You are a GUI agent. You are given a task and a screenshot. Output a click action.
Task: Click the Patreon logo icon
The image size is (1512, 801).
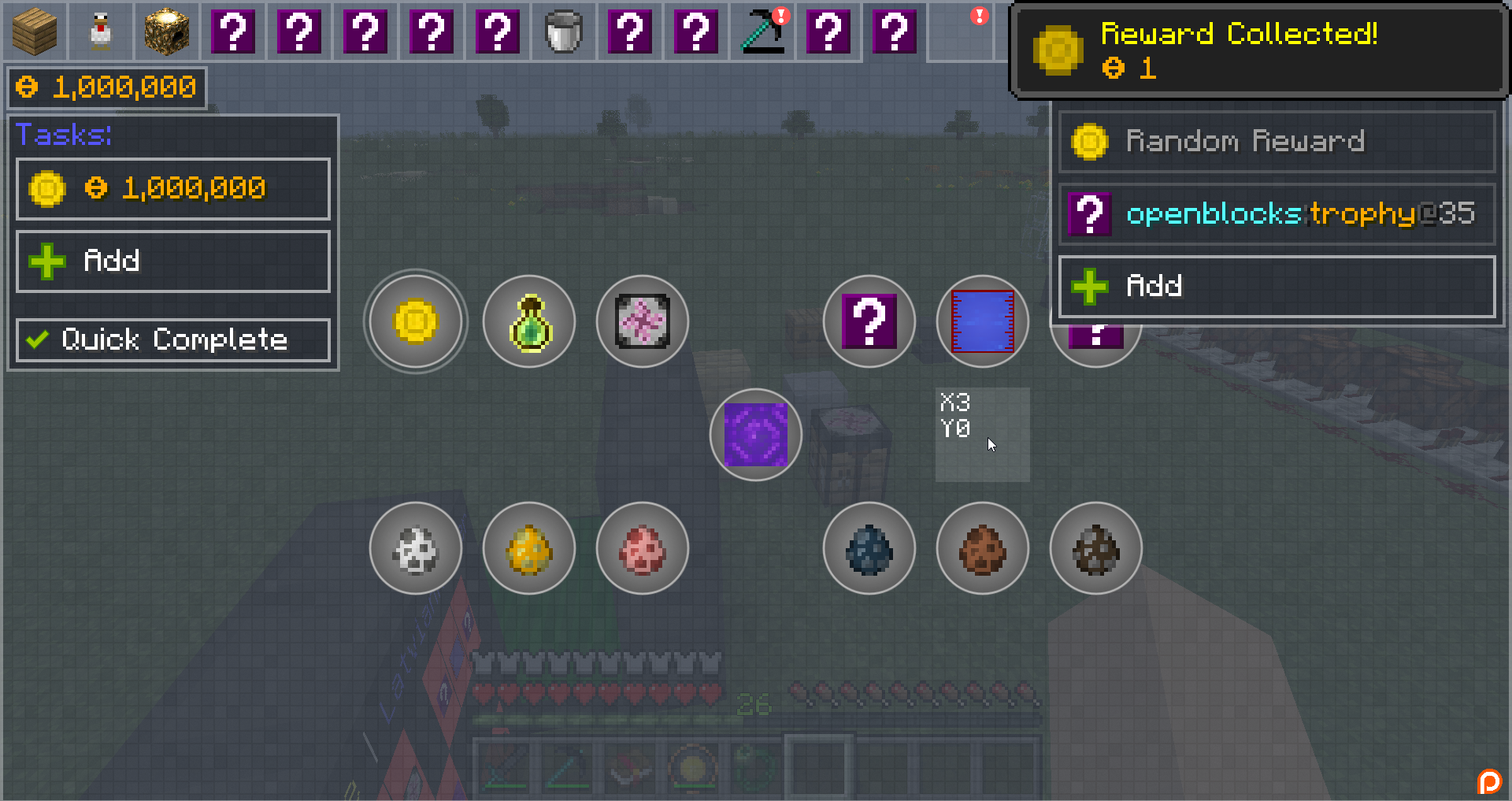click(x=1489, y=781)
